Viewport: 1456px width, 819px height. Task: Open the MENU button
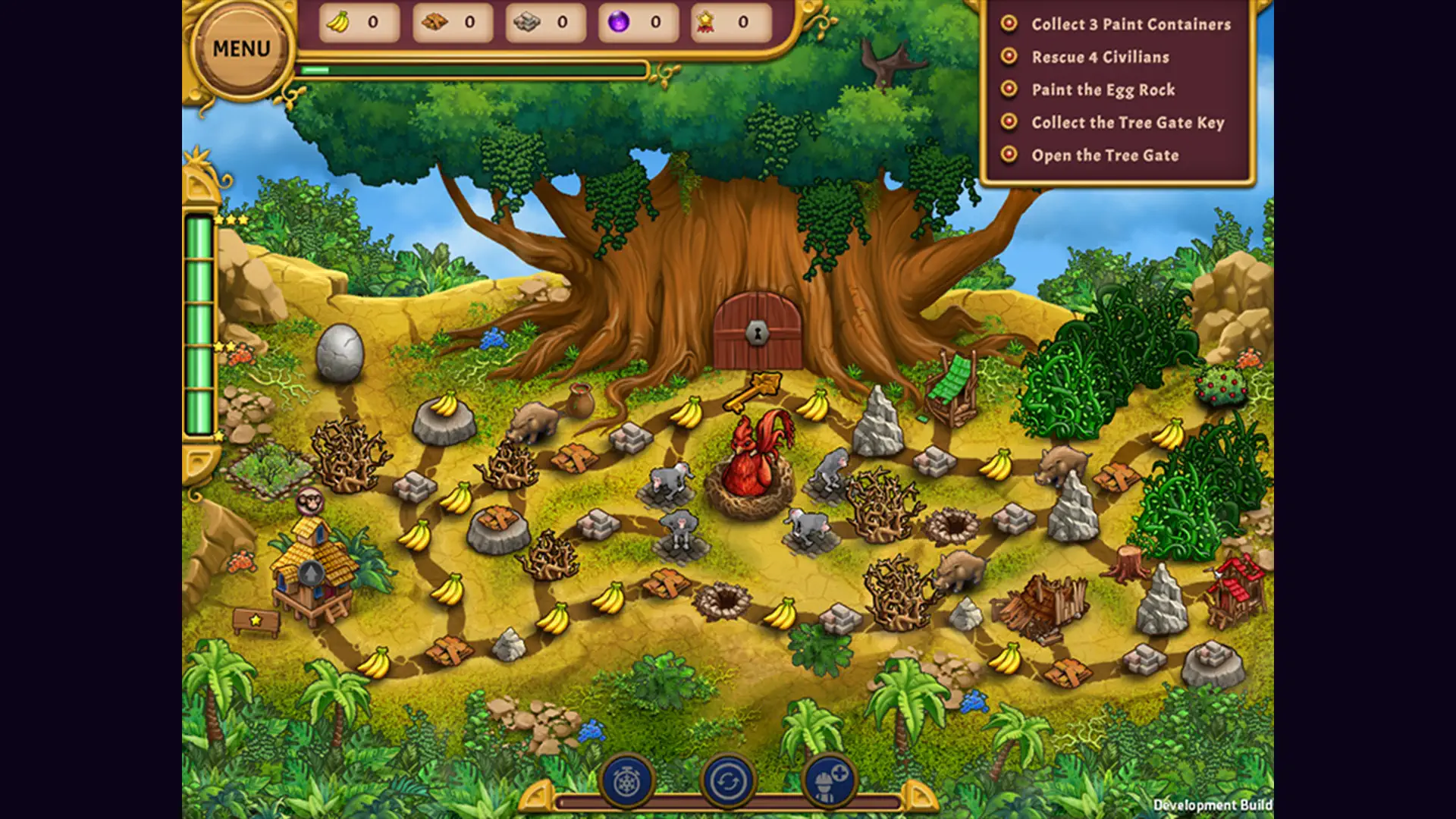241,49
